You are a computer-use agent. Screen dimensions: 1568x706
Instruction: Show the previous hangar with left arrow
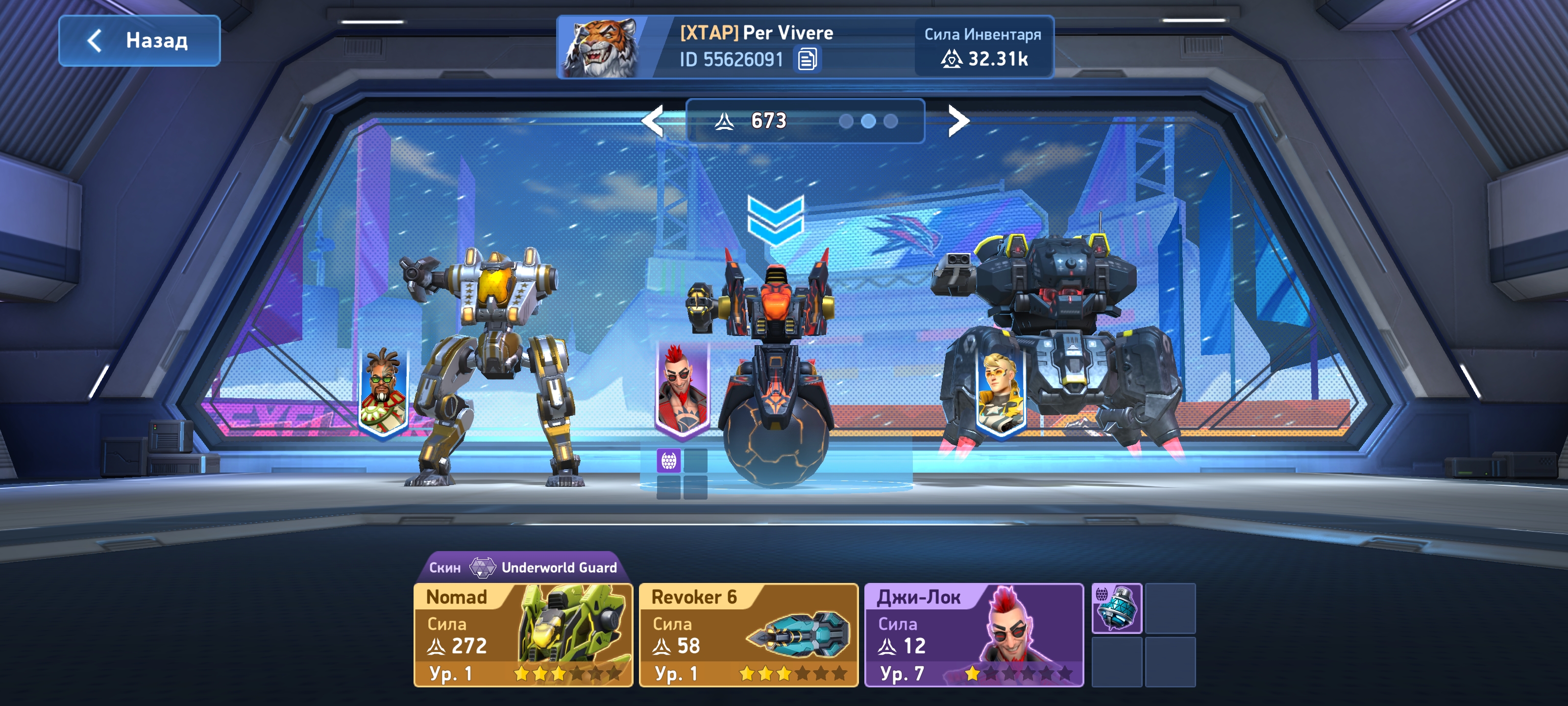point(653,121)
